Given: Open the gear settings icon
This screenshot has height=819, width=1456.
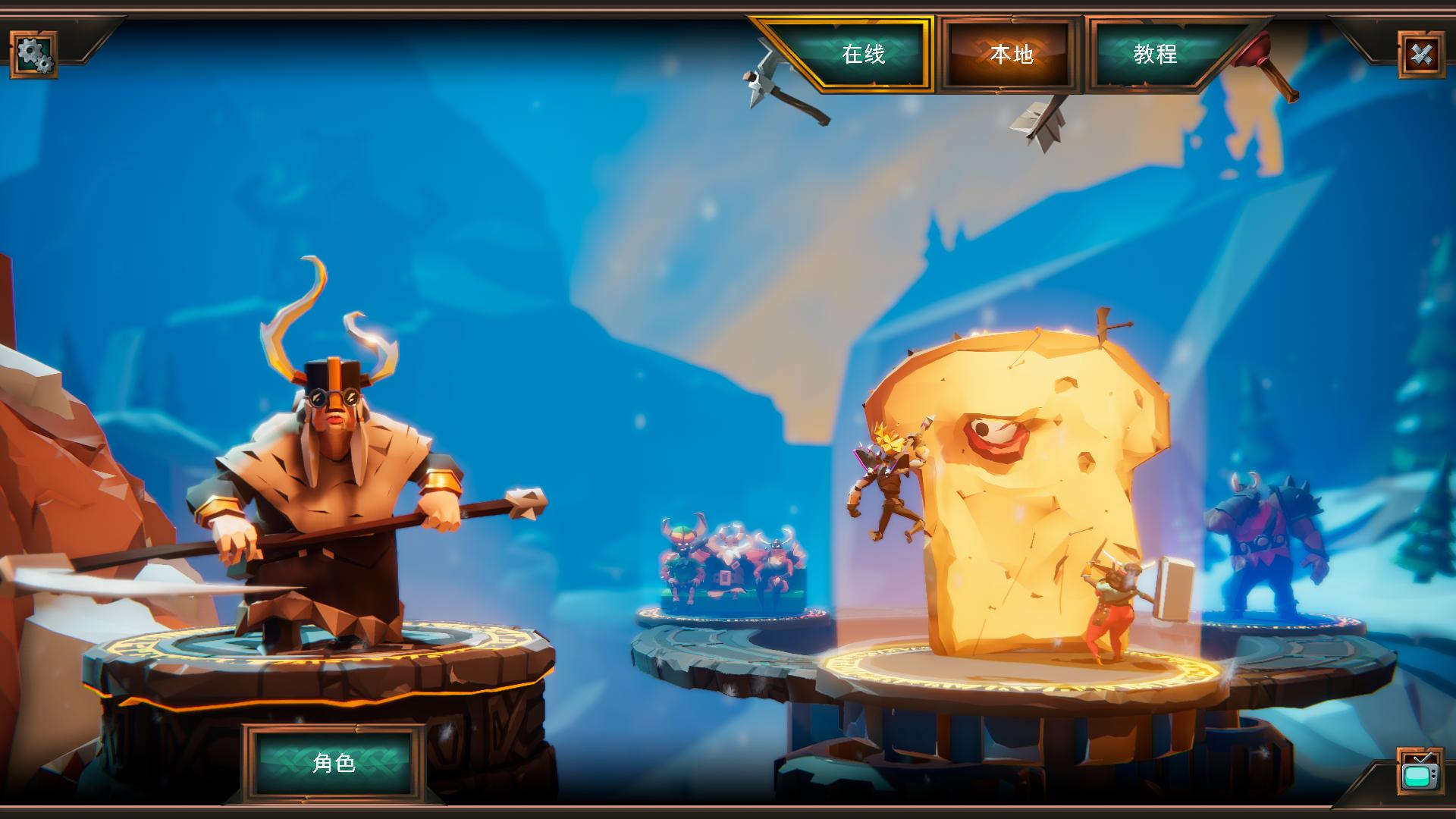Looking at the screenshot, I should (33, 54).
